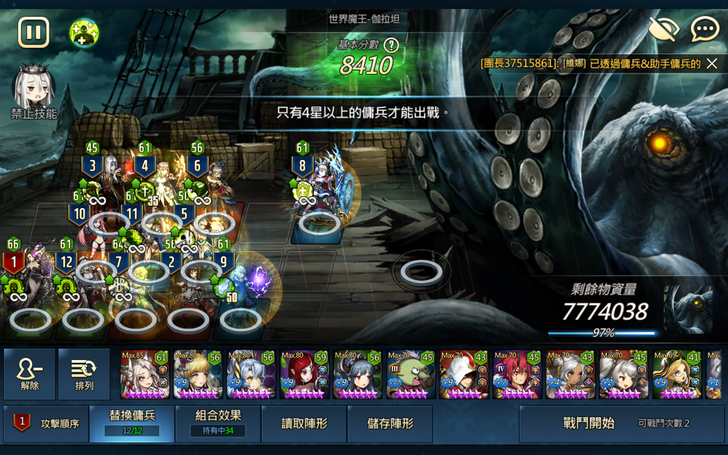This screenshot has width=728, height=455.
Task: Select the green-skinned monster mercenary card
Action: click(412, 375)
